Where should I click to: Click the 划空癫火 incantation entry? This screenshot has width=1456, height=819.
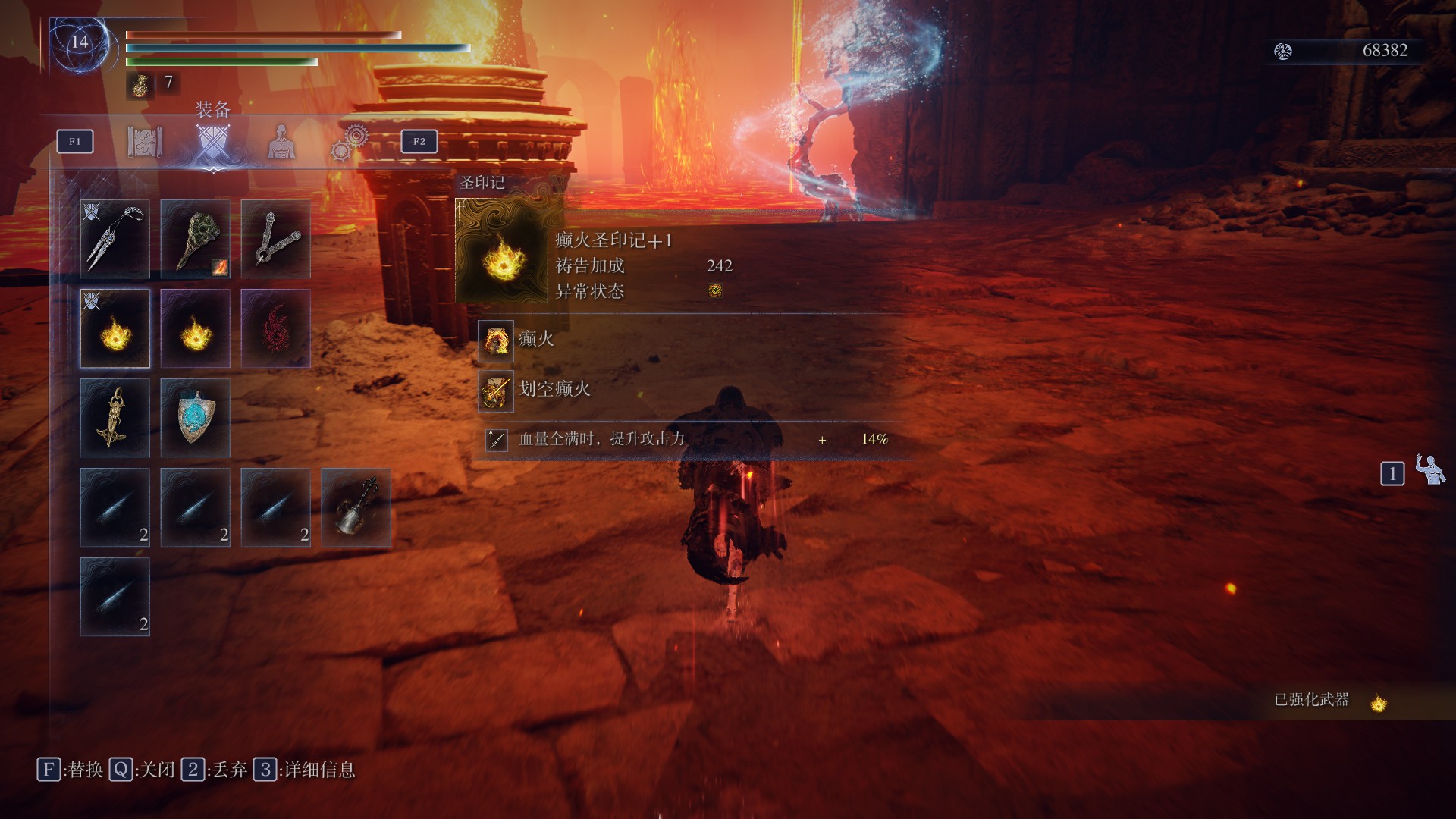[x=554, y=390]
